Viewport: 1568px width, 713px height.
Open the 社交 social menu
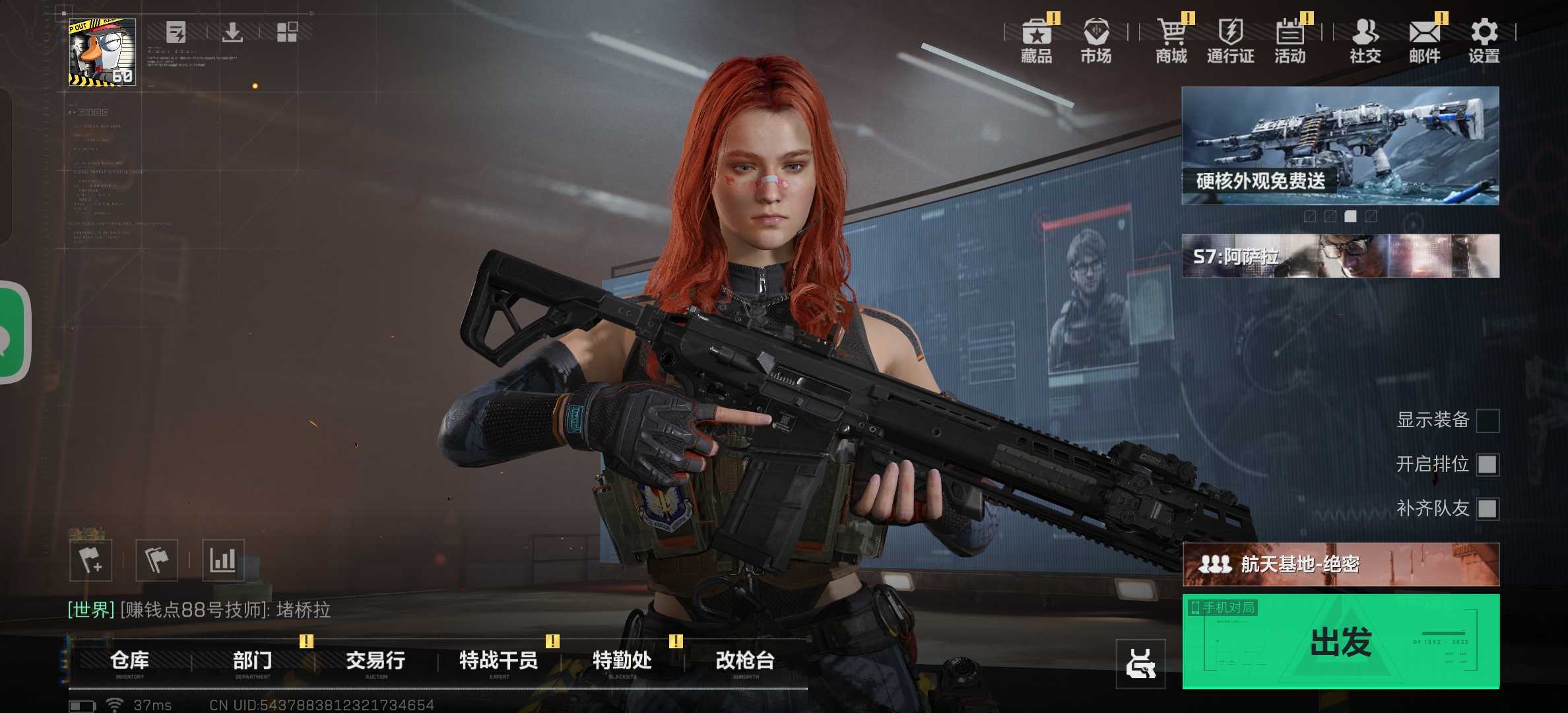point(1365,41)
